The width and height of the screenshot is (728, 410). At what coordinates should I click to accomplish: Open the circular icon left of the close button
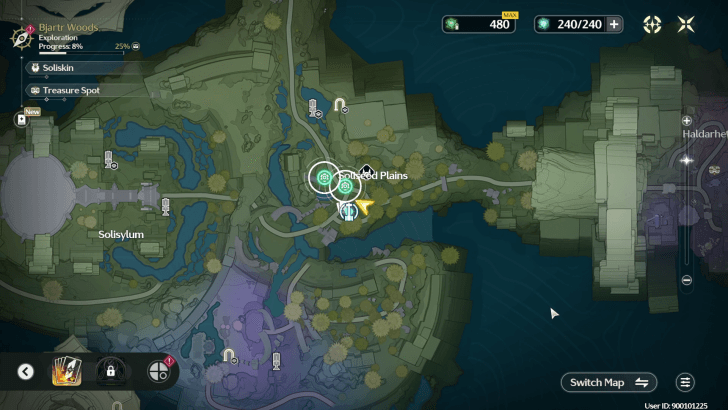click(x=652, y=24)
